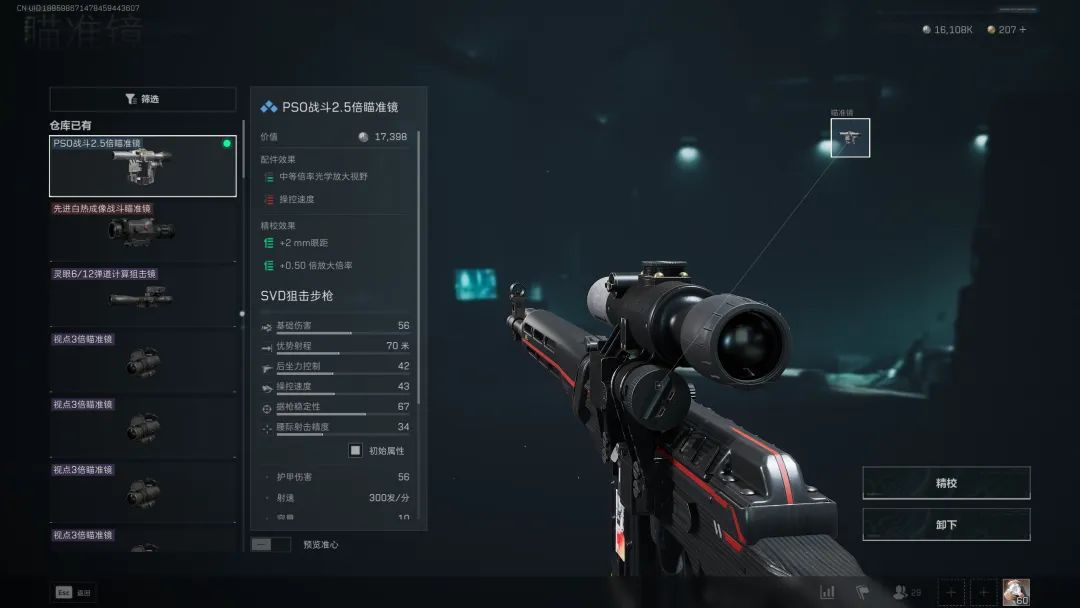This screenshot has height=608, width=1080.
Task: Open the bar chart statistics icon
Action: coord(827,592)
